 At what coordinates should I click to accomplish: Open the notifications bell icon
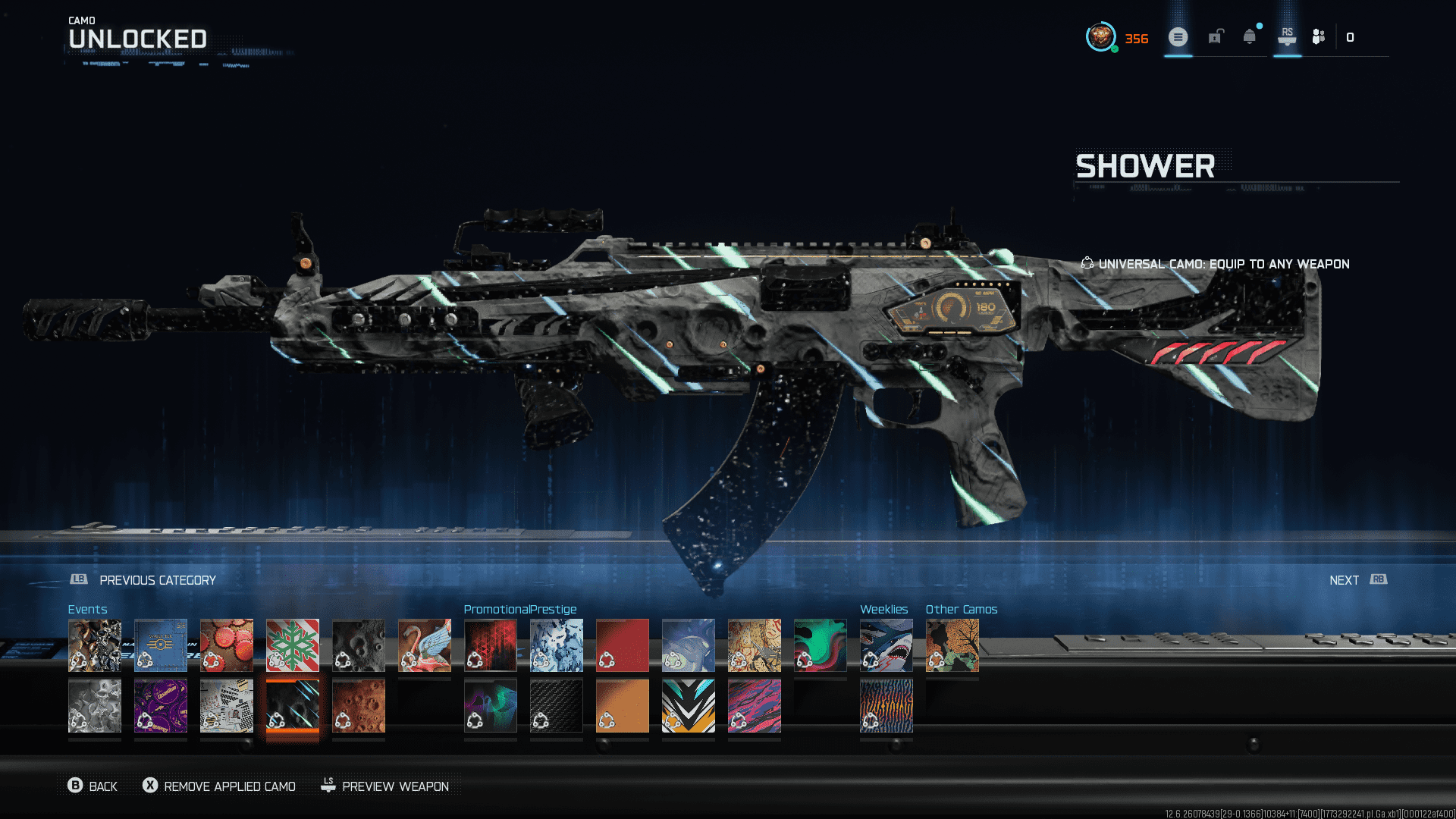(x=1247, y=36)
